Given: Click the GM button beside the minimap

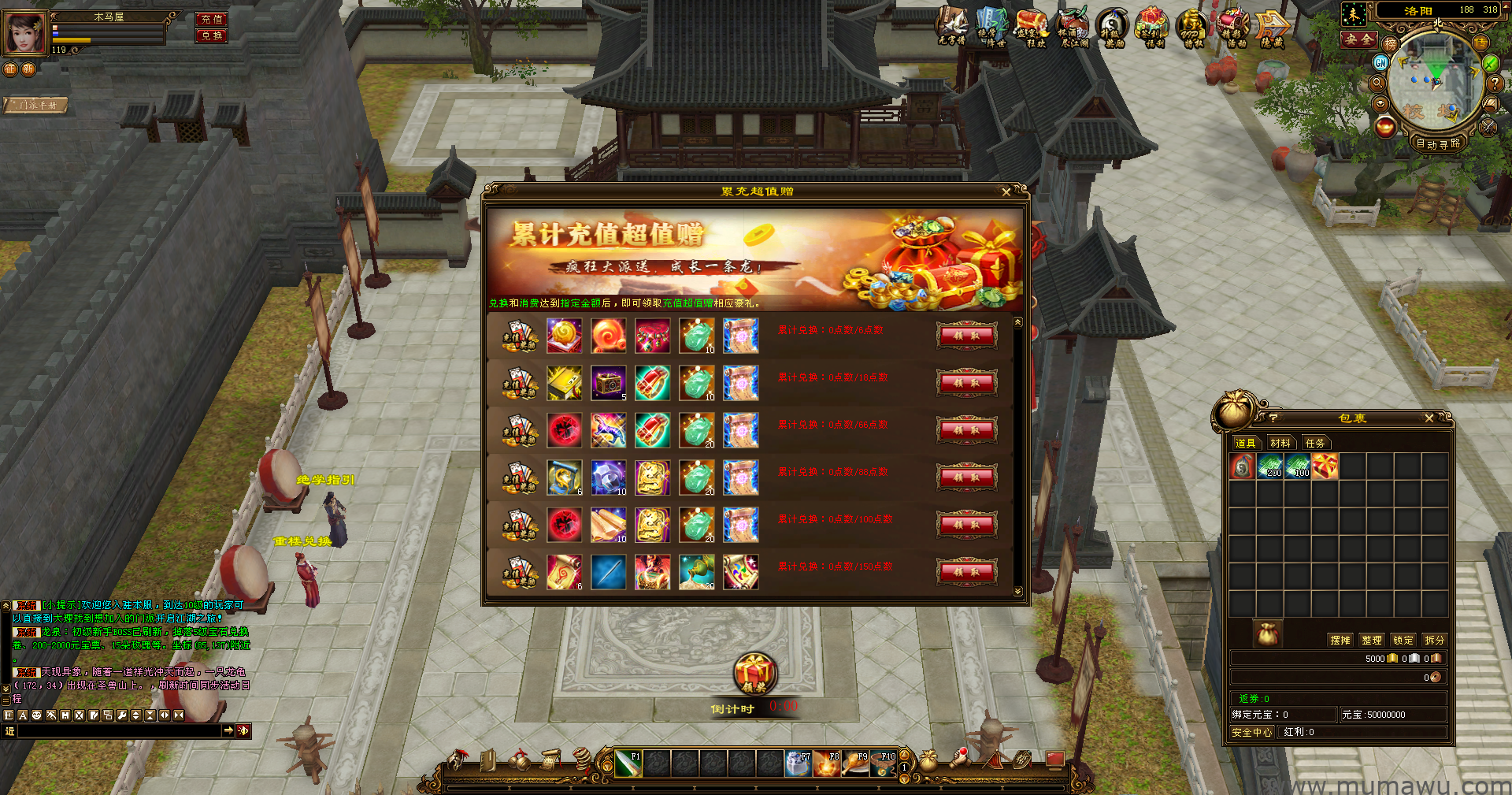Looking at the screenshot, I should tap(1380, 62).
